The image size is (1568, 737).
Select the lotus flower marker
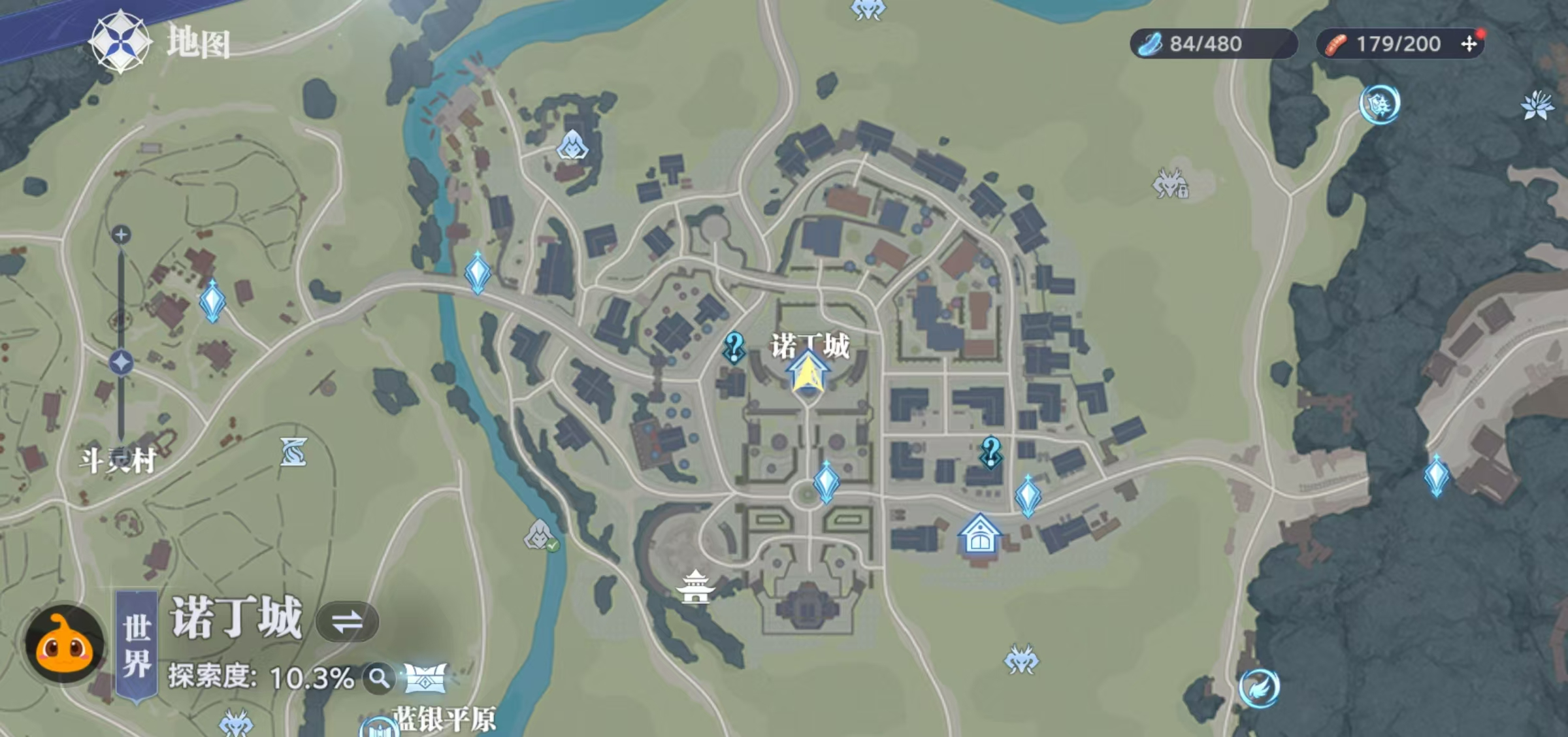(1537, 106)
